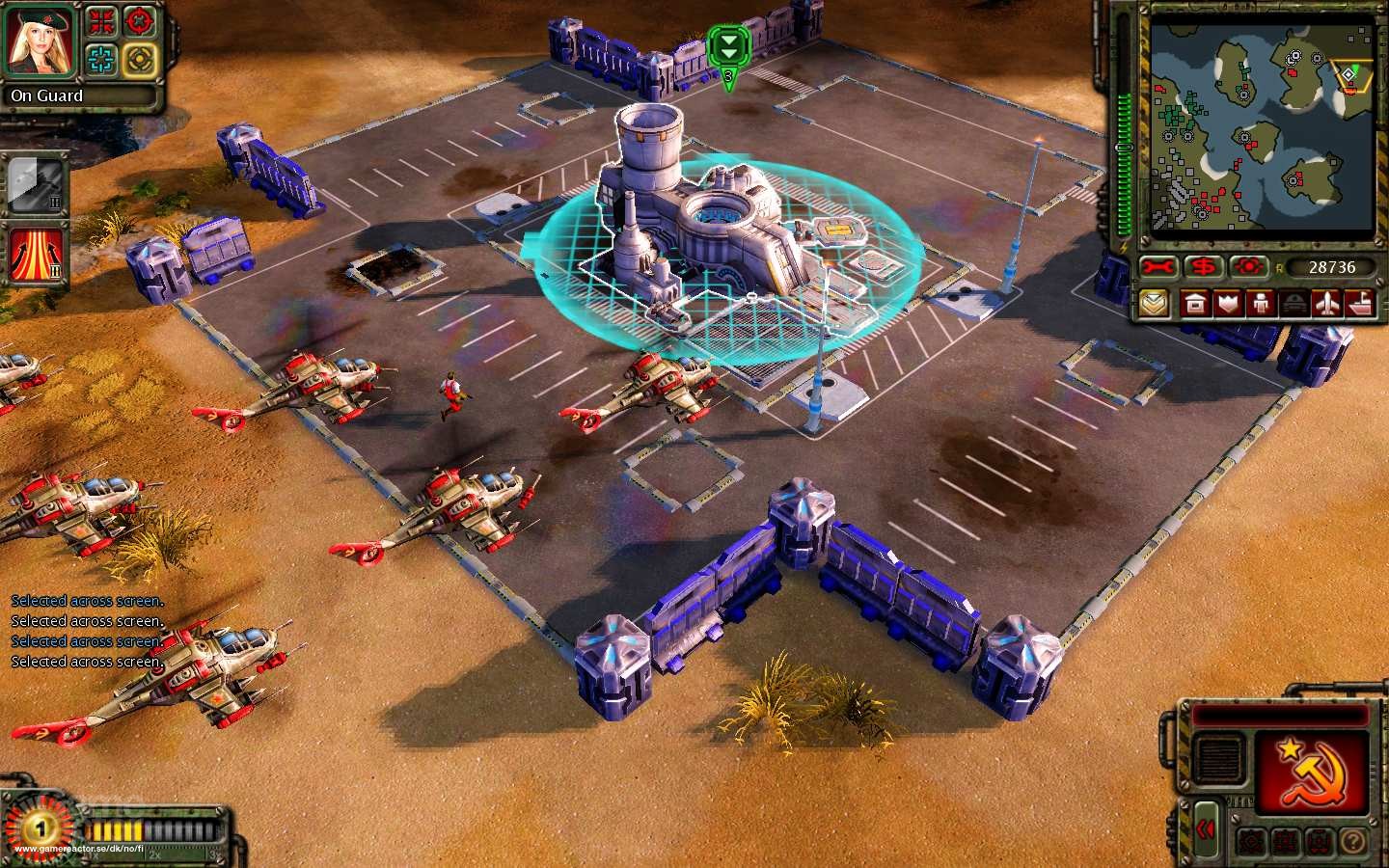Screen dimensions: 1389x868
Task: Switch to the infantry production tab
Action: [1260, 305]
